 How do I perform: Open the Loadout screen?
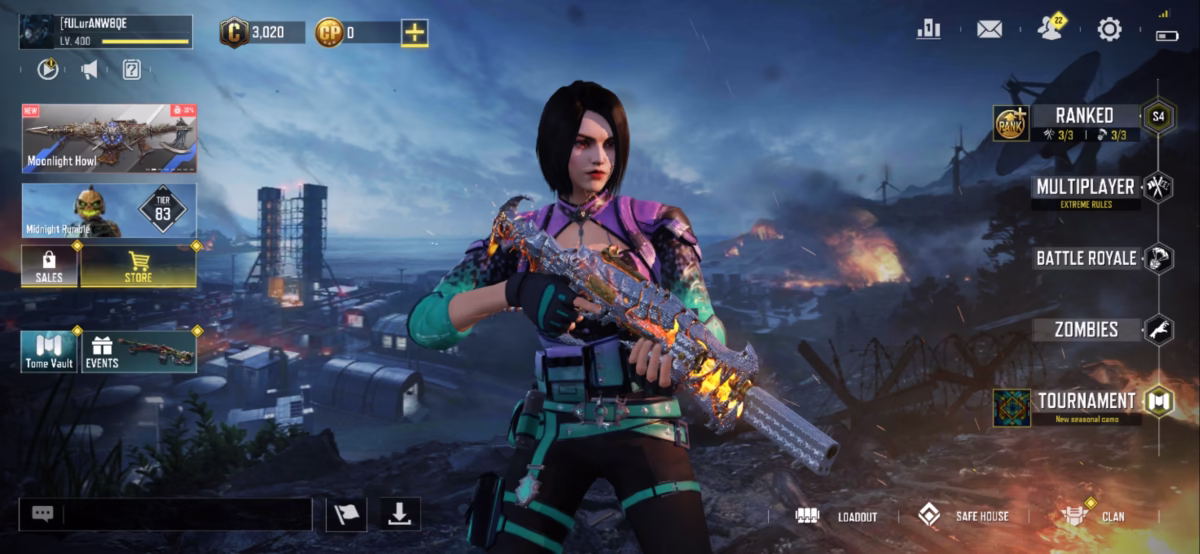coord(838,516)
